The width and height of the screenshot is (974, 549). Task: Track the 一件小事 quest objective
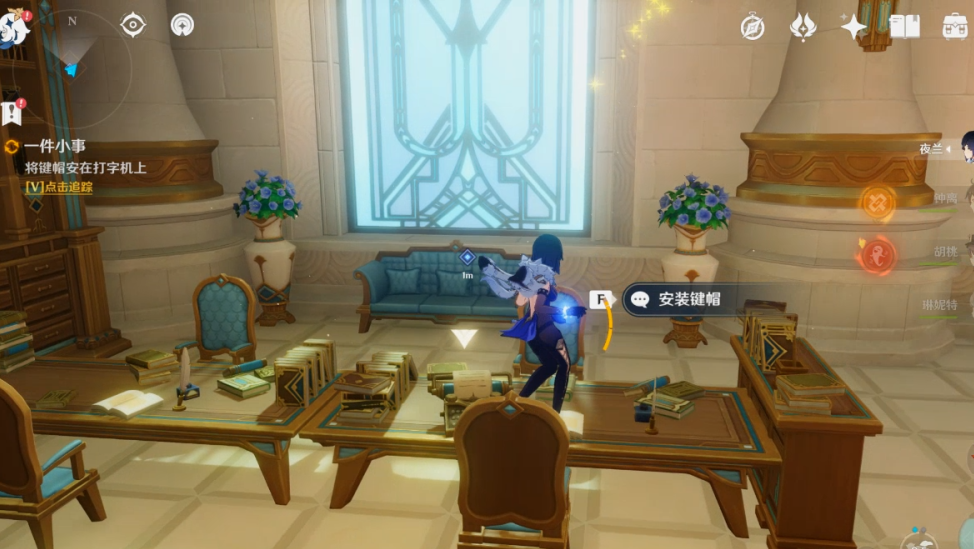coord(59,187)
